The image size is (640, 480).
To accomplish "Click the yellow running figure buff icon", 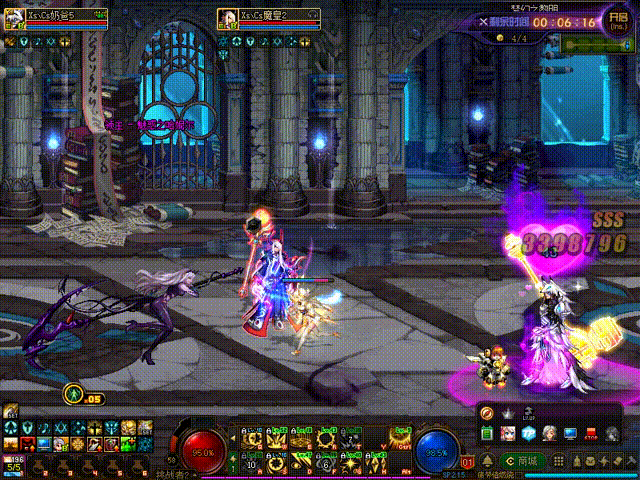I will [73, 393].
